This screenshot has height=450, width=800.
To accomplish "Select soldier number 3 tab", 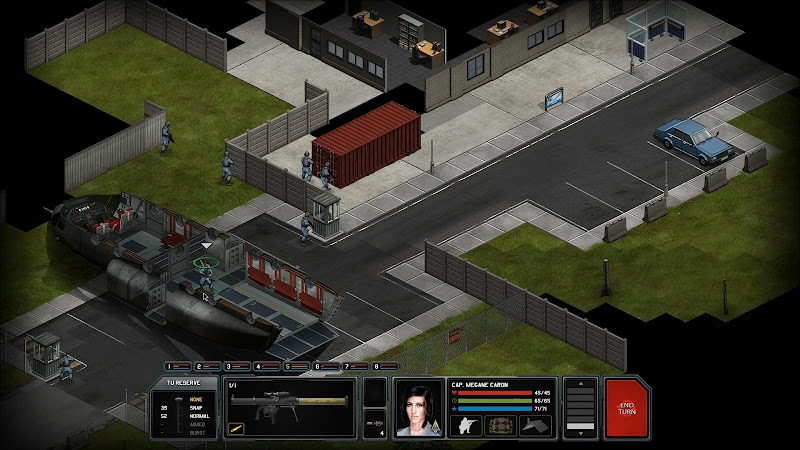I will 239,367.
